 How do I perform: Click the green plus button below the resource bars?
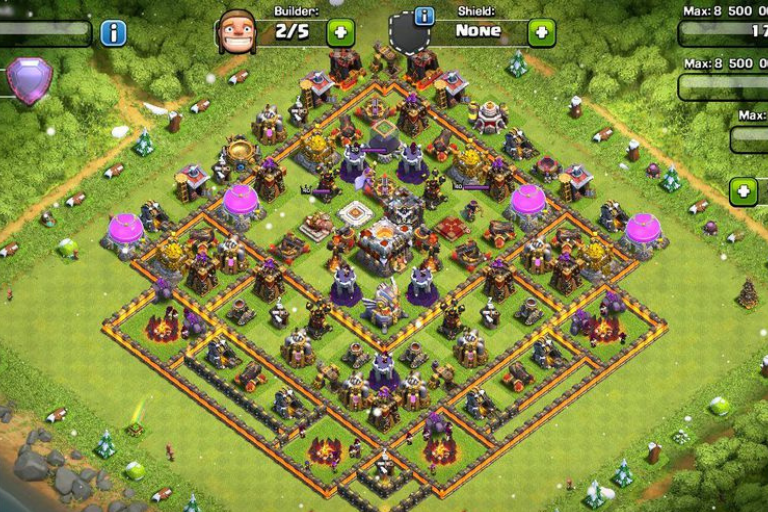pyautogui.click(x=743, y=191)
